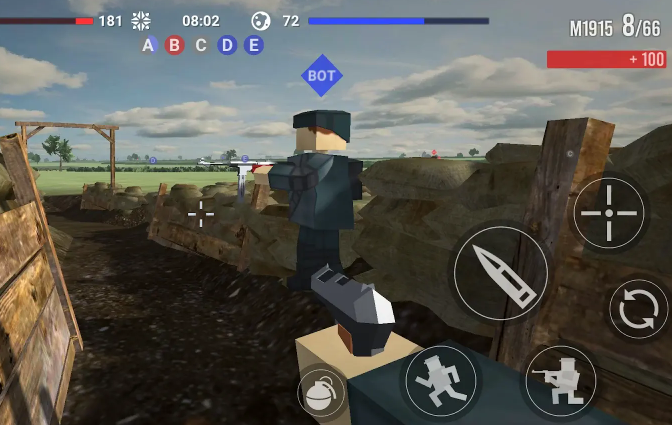
Task: Throw a grenade with the grenade icon
Action: tap(321, 394)
